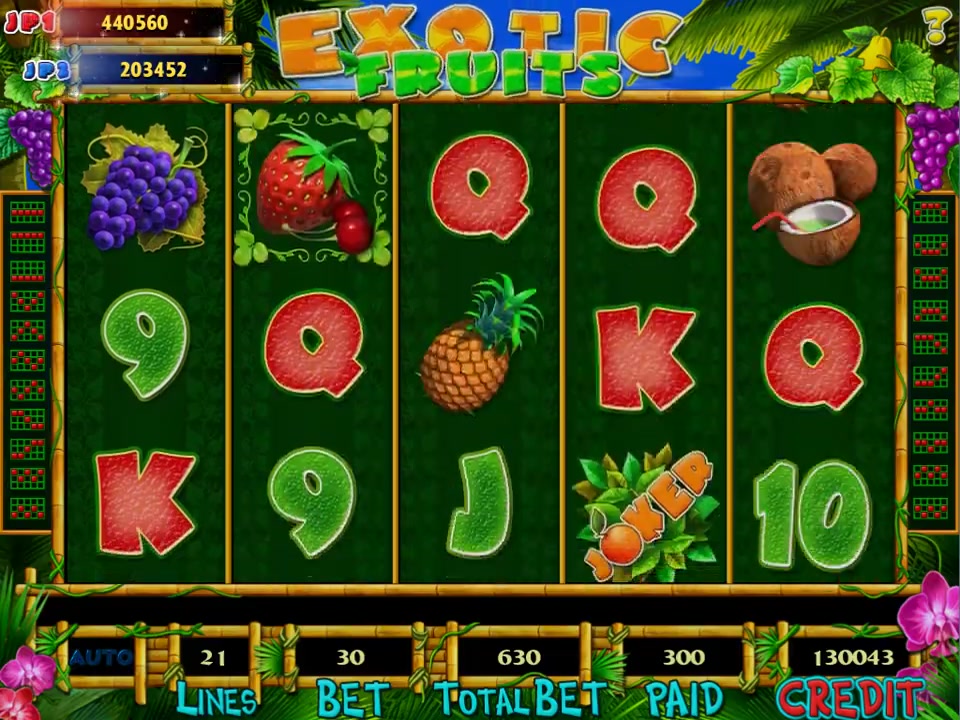The image size is (960, 720).
Task: Toggle the AUTO spin button
Action: [x=101, y=657]
